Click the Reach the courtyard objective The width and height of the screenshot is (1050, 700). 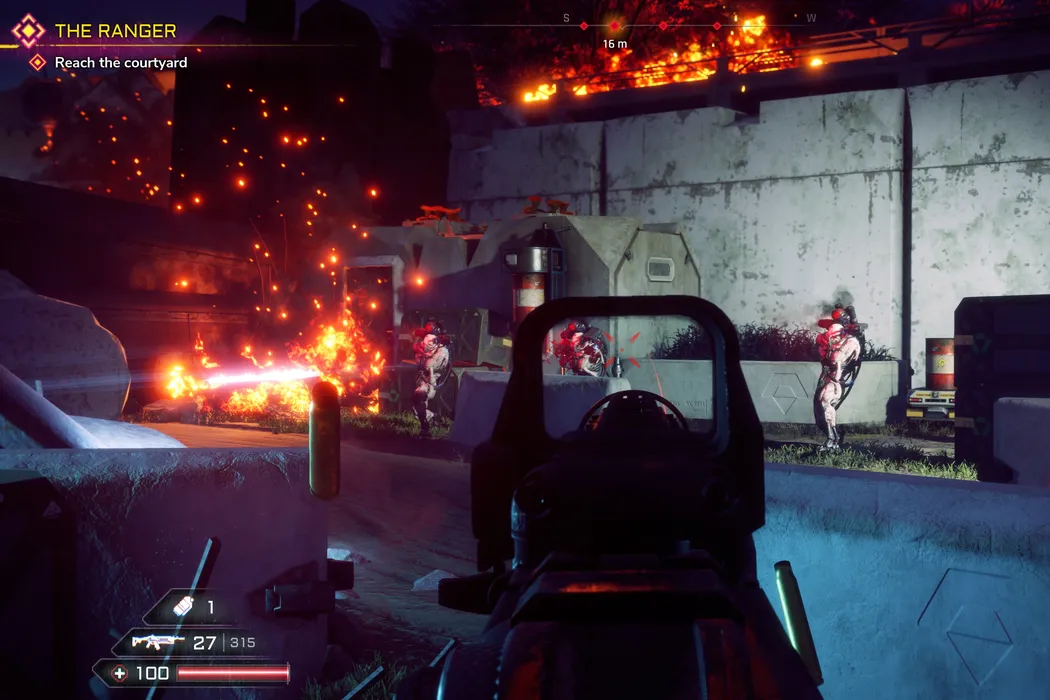(x=121, y=62)
